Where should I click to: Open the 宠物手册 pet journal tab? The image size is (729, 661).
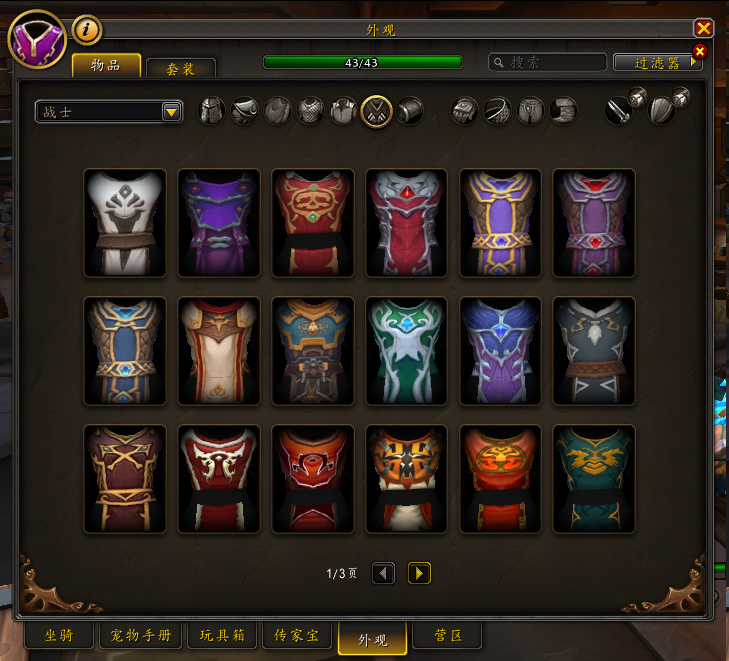pyautogui.click(x=141, y=635)
